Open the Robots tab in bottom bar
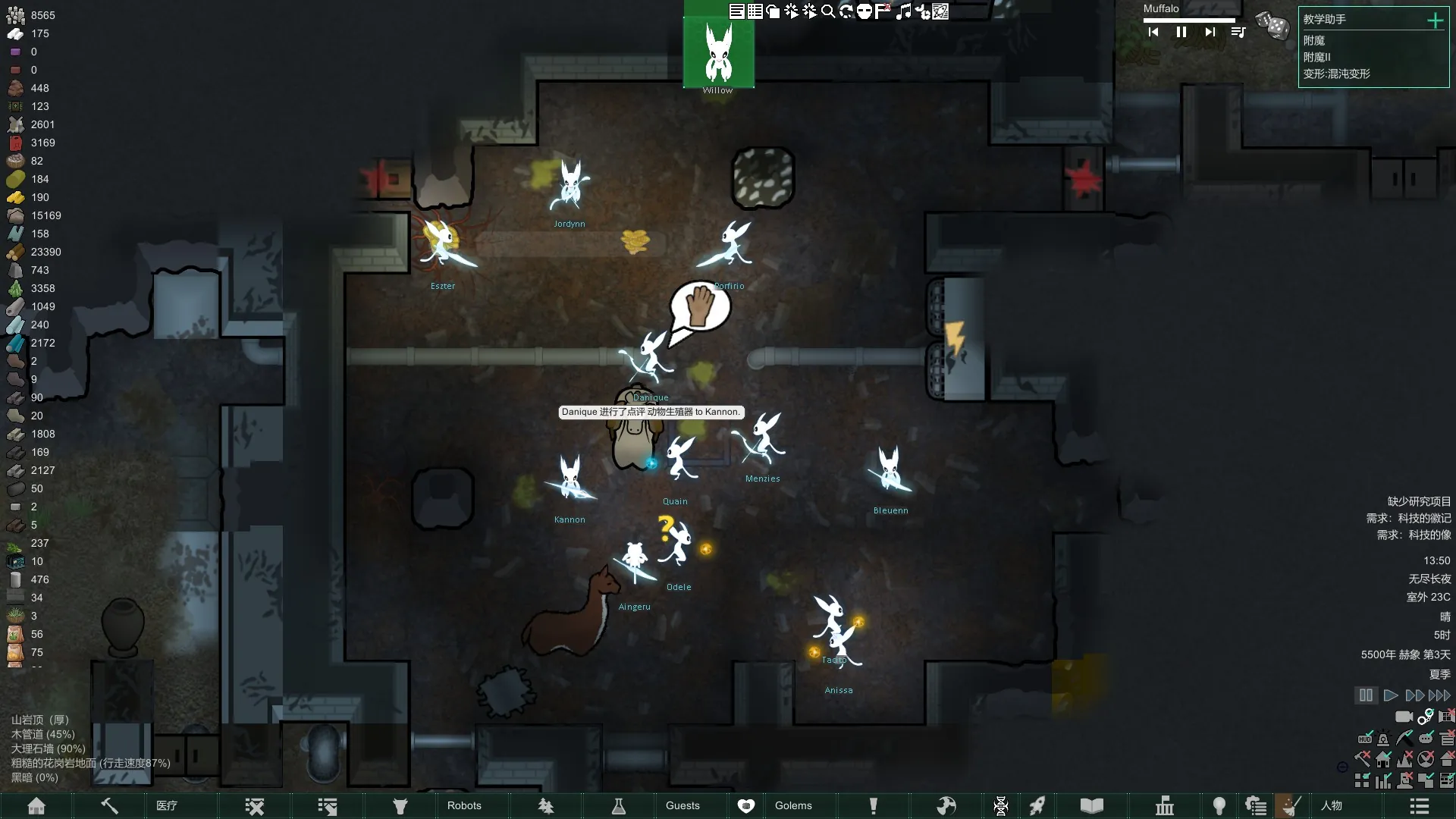Screen dimensions: 1456x819 [464, 805]
